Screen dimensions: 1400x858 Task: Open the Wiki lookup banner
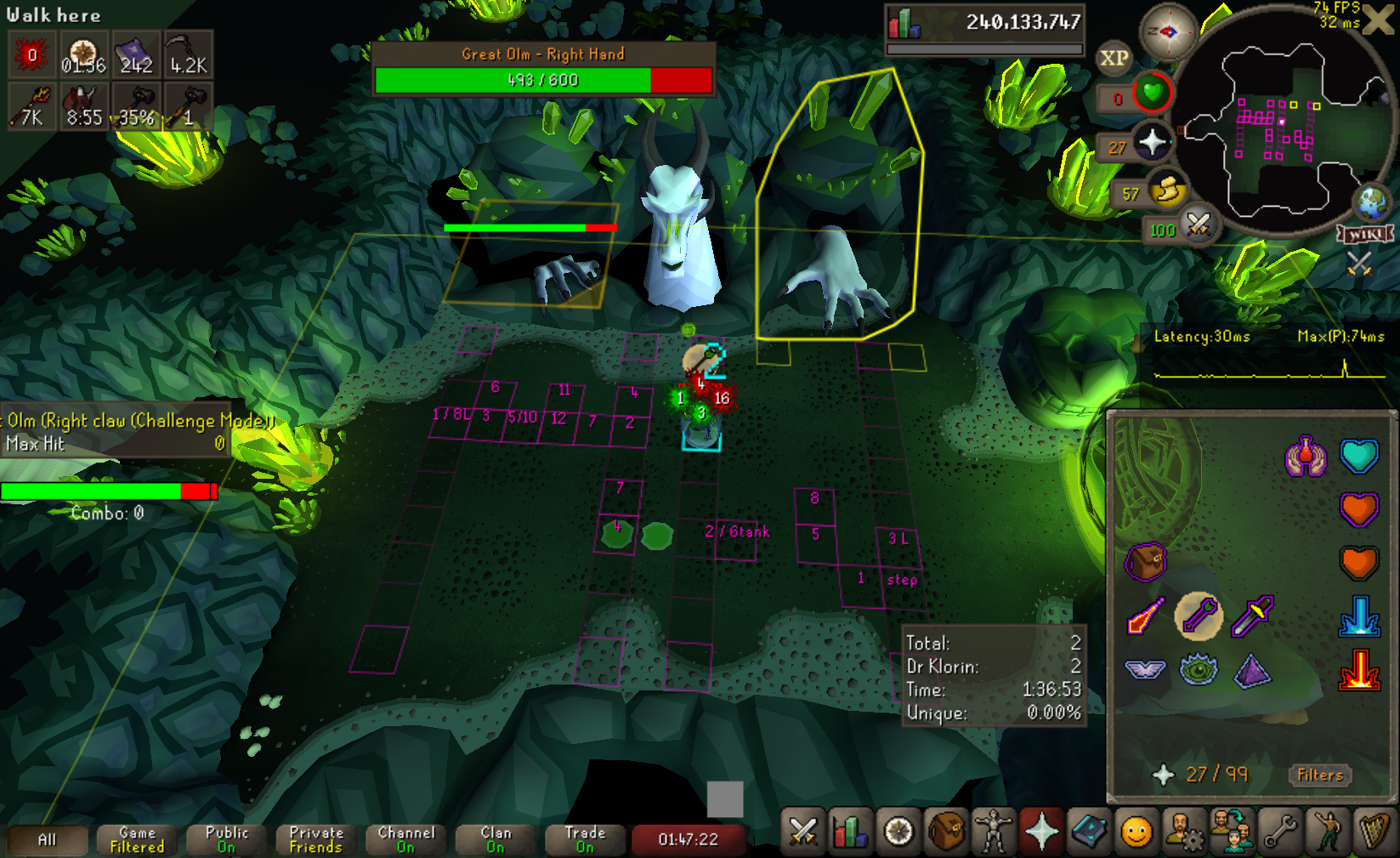pos(1364,234)
